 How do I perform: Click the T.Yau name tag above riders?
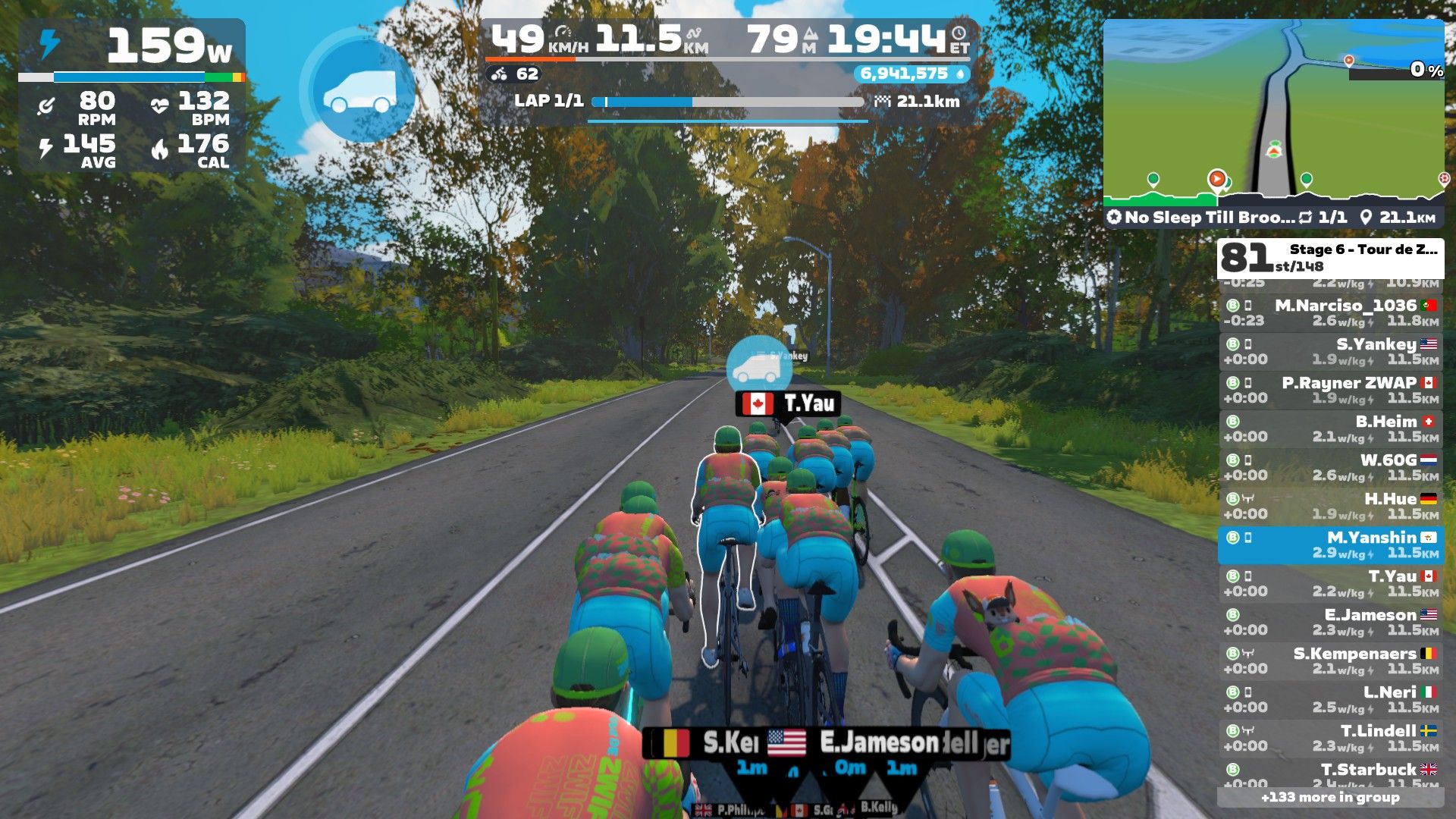788,403
